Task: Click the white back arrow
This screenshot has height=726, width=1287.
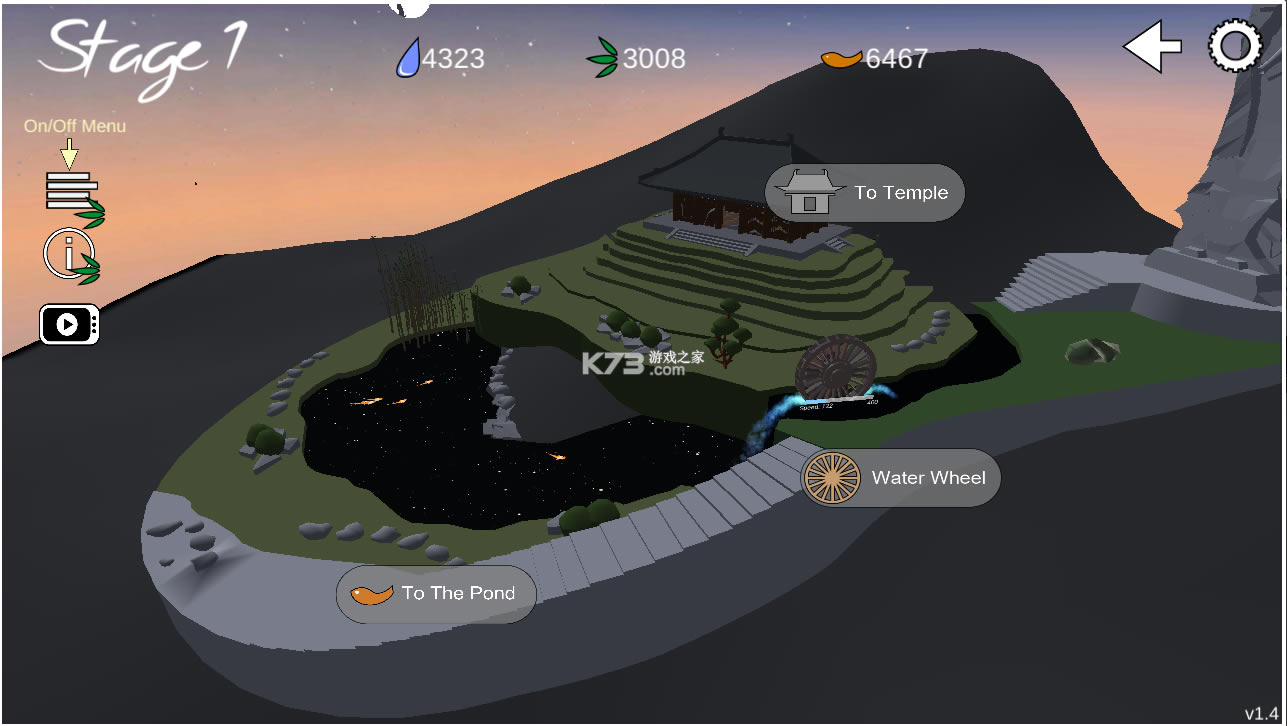Action: click(x=1151, y=46)
